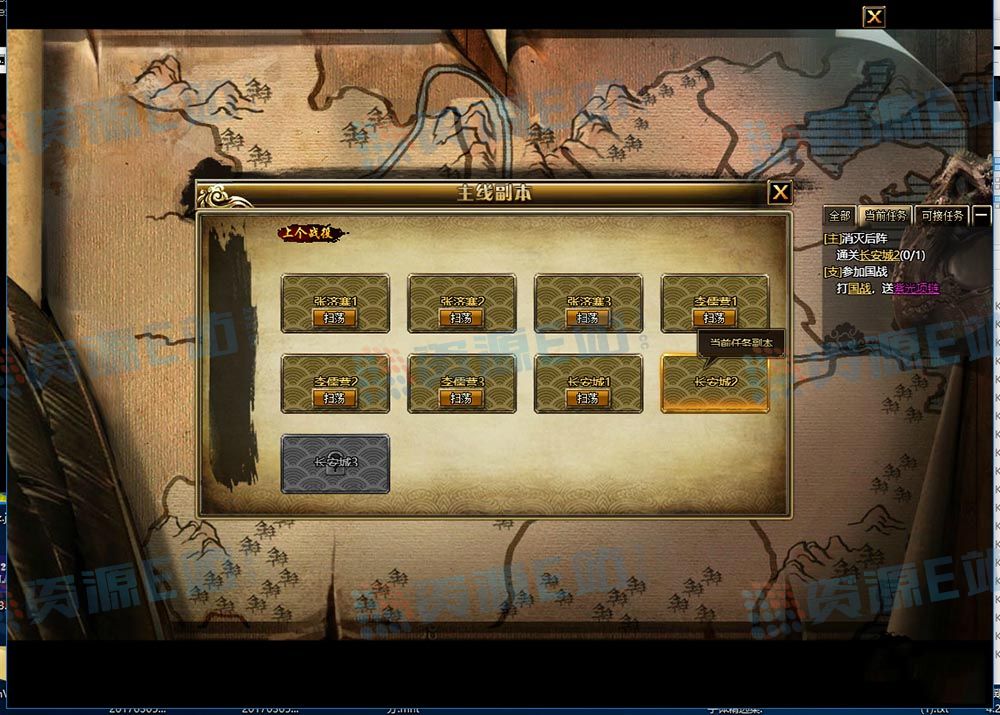Inspect the purple 紫光项链 reward link
Screen dimensions: 1000x715
pos(917,288)
